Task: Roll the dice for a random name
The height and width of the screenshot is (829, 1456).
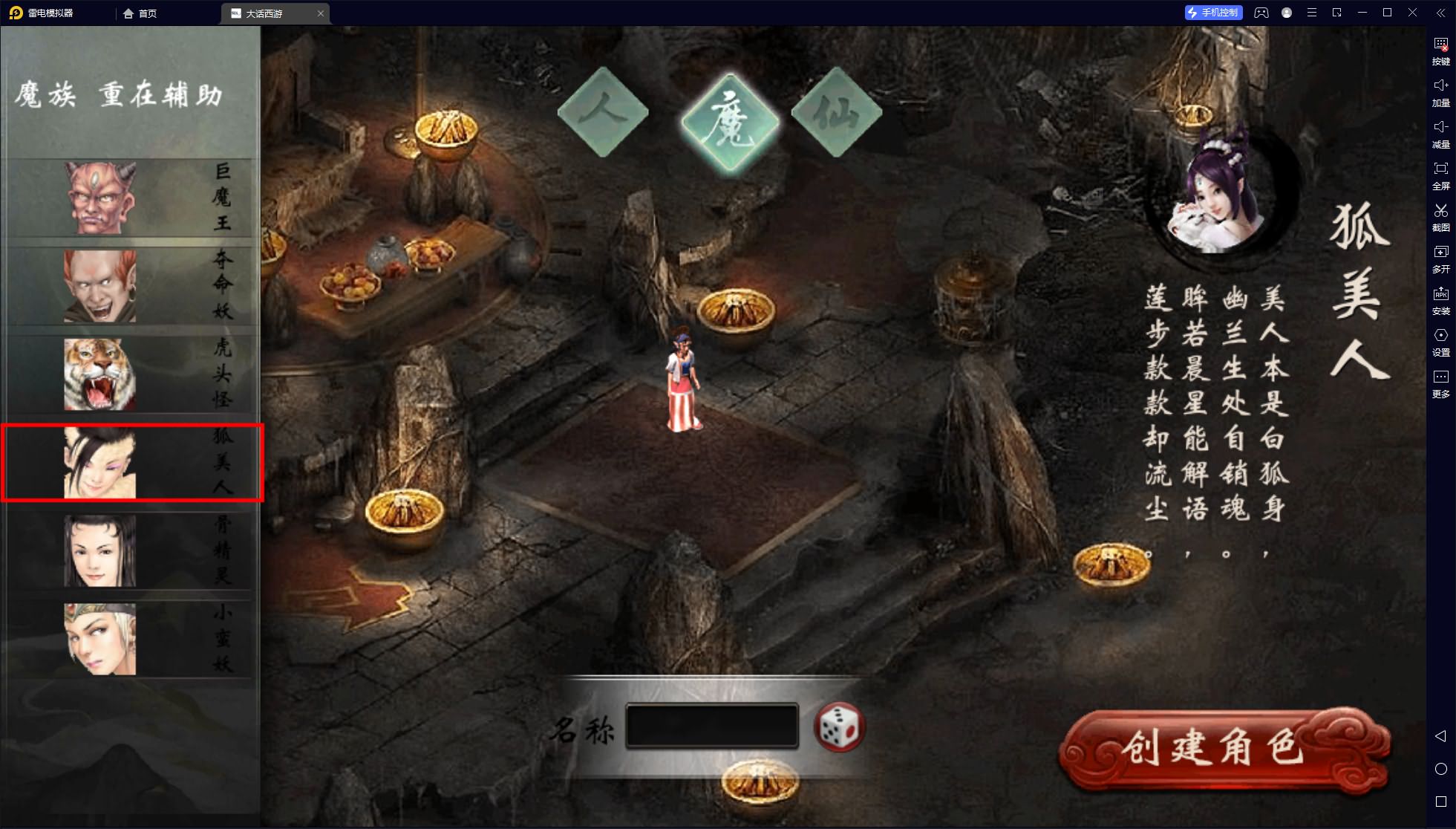Action: point(840,726)
